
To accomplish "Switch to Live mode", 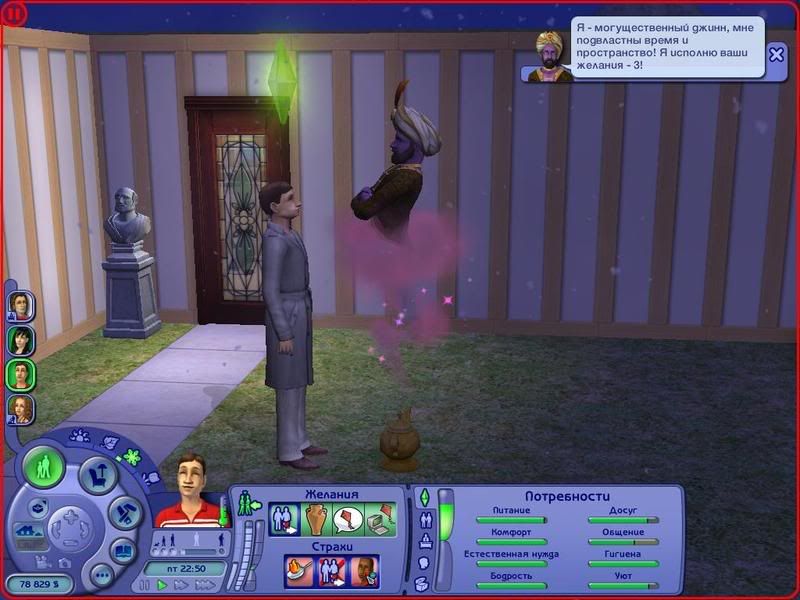I will 44,467.
